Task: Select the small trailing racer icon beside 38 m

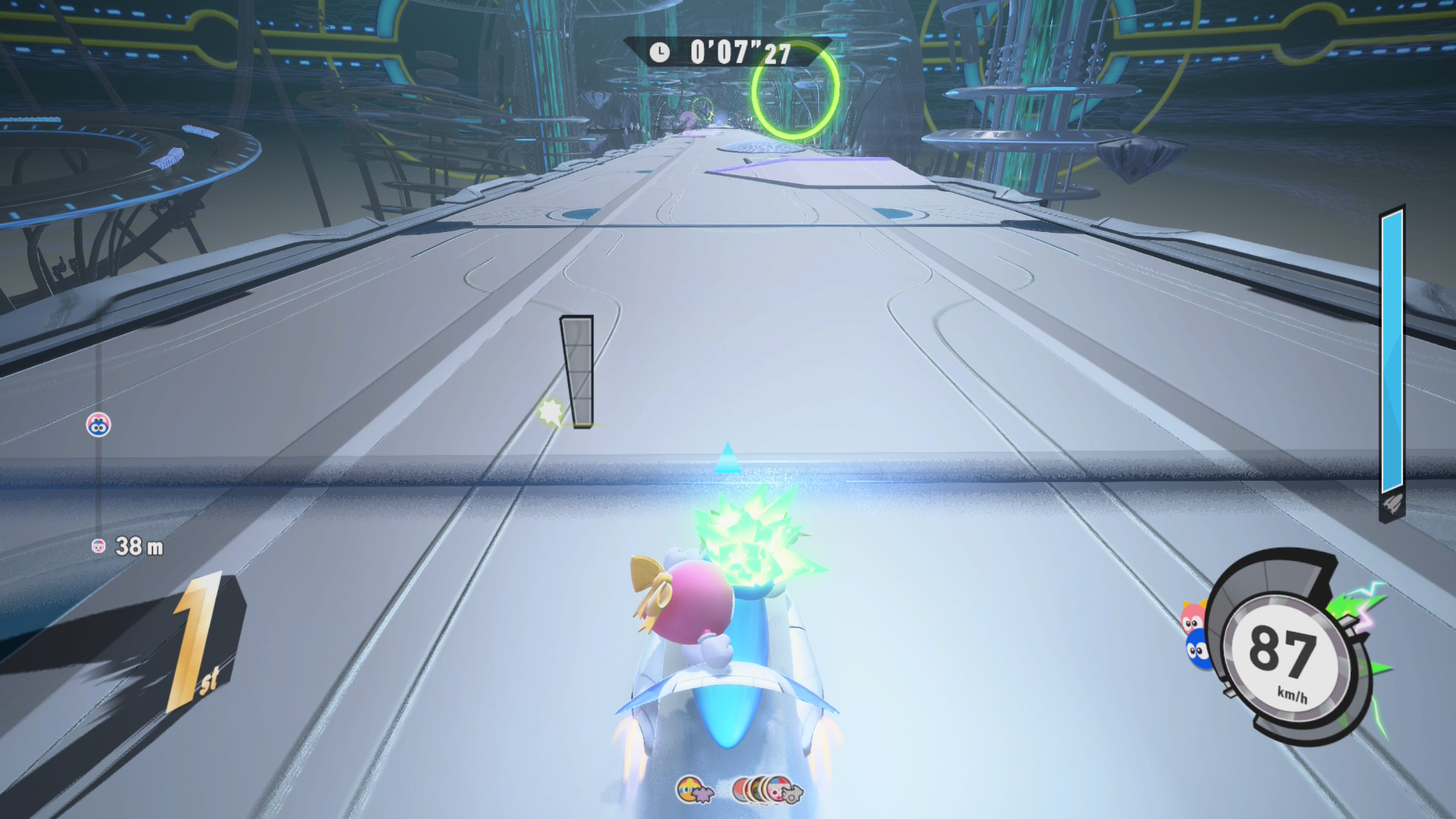Action: click(x=99, y=546)
